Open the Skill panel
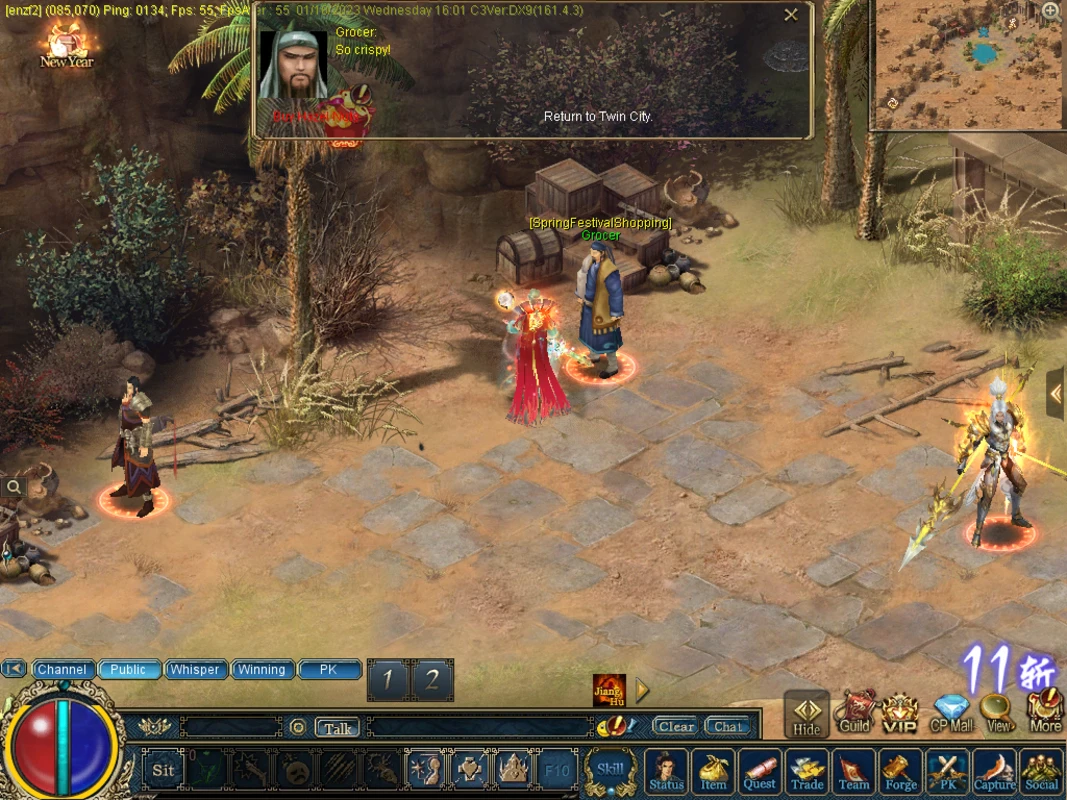 (x=610, y=770)
